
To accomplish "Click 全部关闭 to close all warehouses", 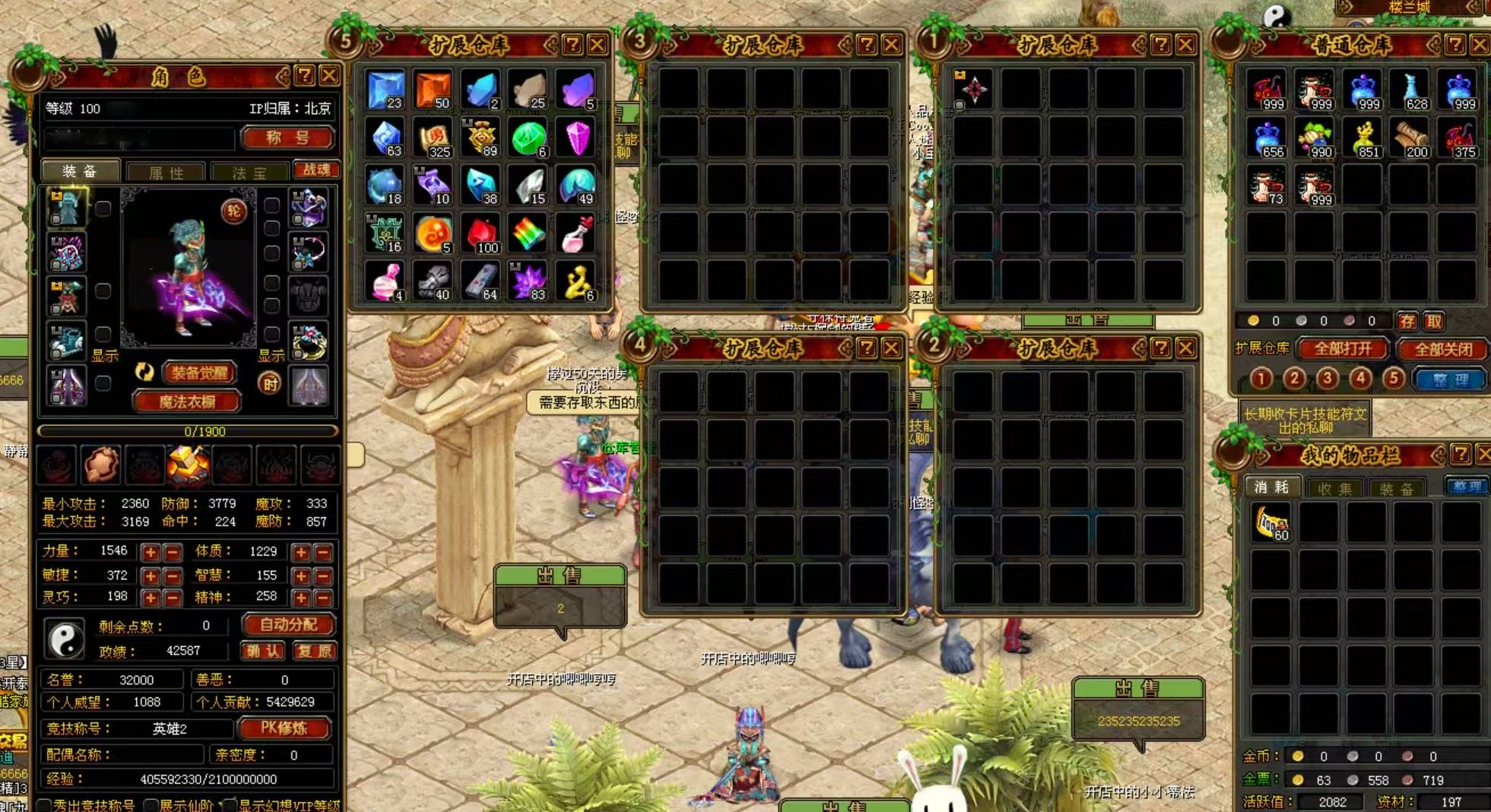I will click(x=1443, y=349).
